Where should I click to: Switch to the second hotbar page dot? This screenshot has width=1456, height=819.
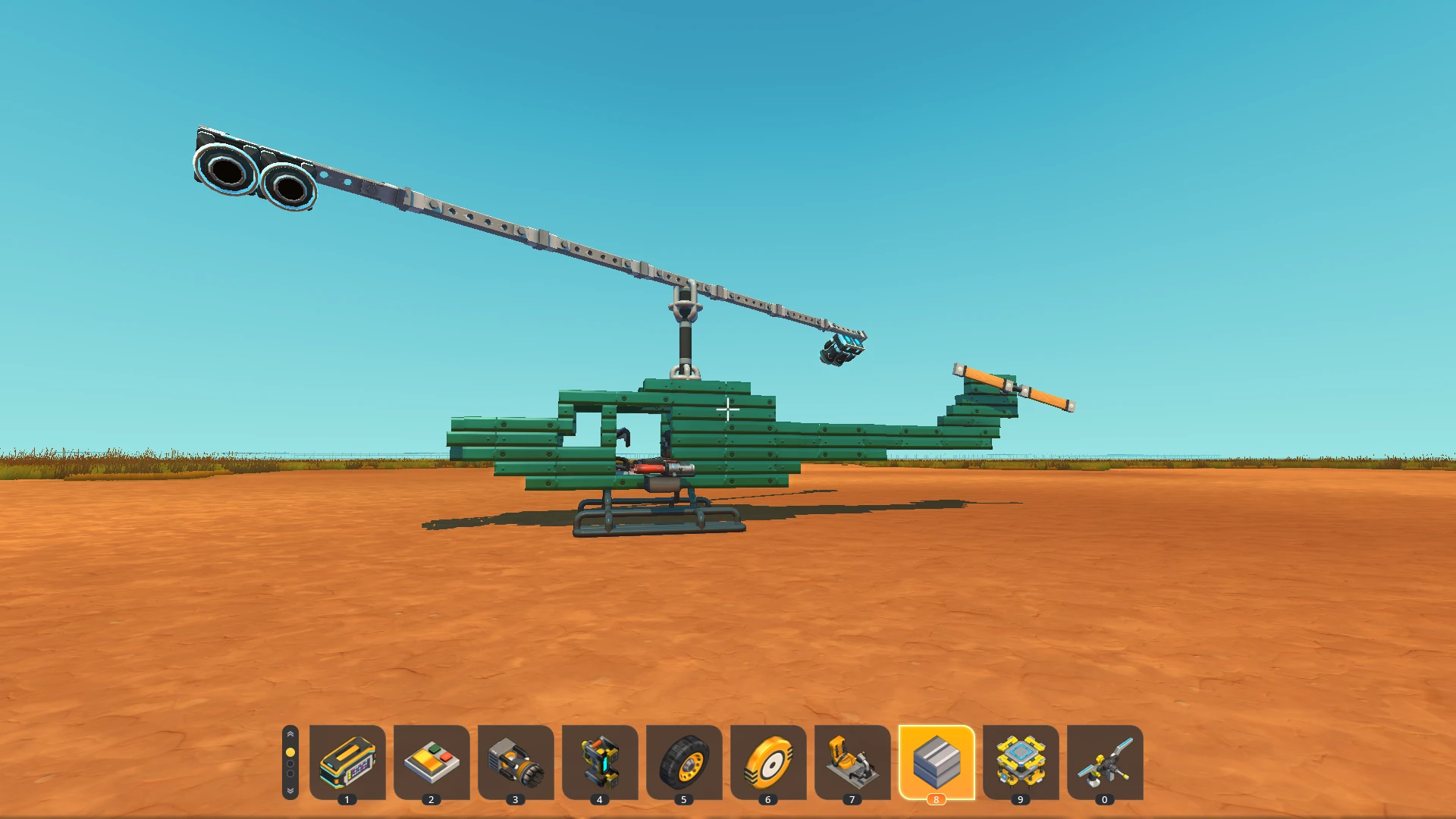click(x=290, y=764)
